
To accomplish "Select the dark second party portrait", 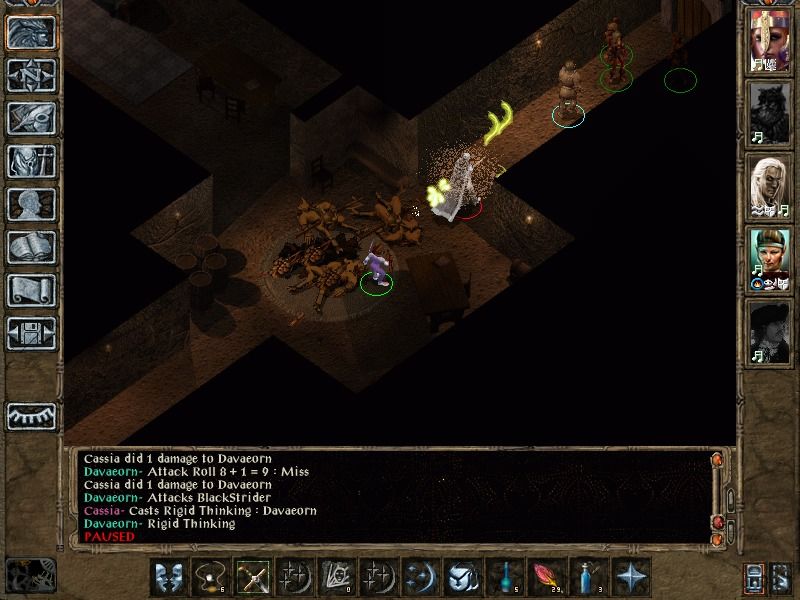I will [x=770, y=114].
